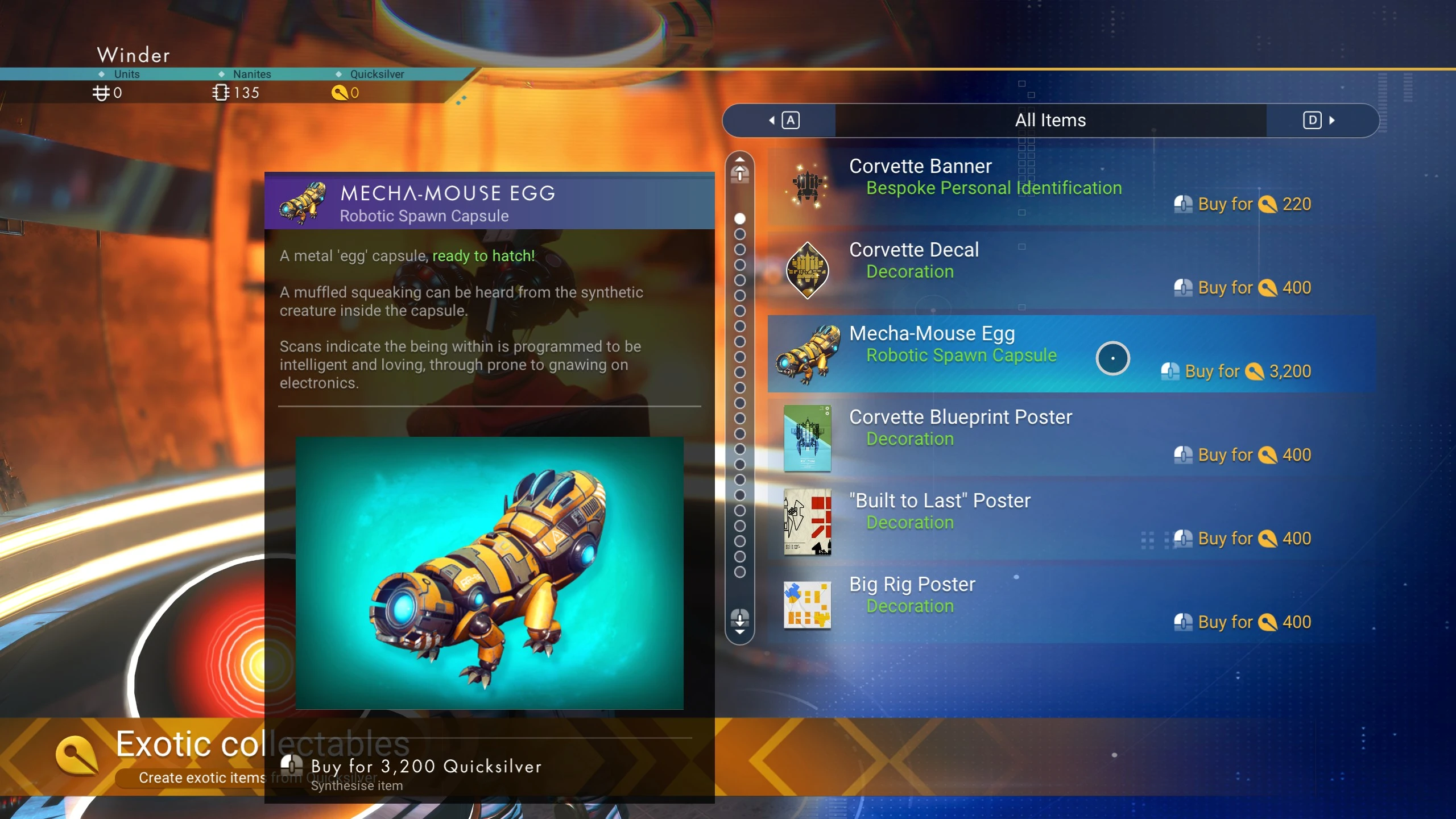This screenshot has height=819, width=1456.
Task: Buy Mecha-Mouse Egg for 3,200 Quicksilver
Action: click(425, 768)
